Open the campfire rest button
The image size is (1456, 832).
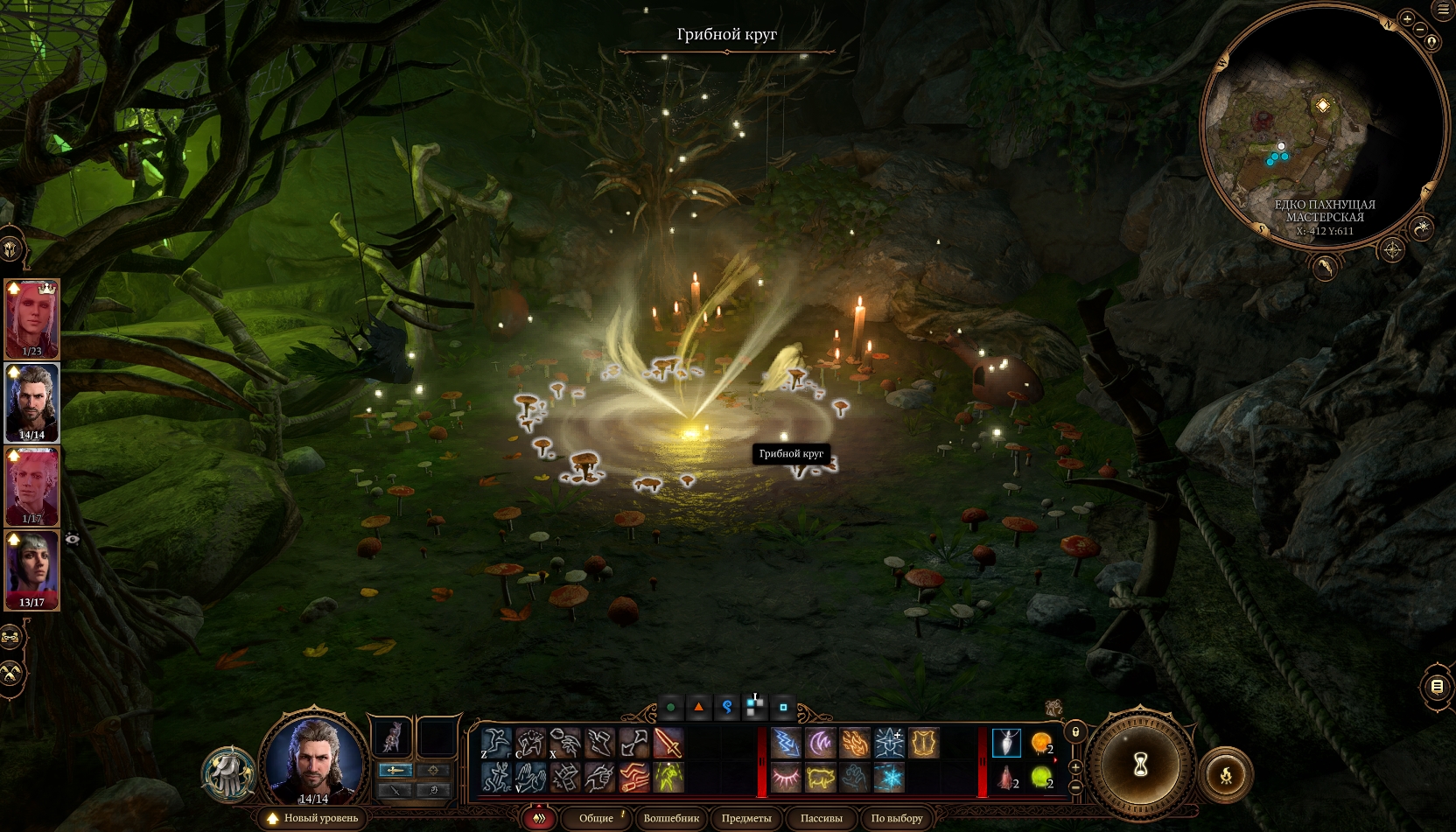click(1225, 774)
